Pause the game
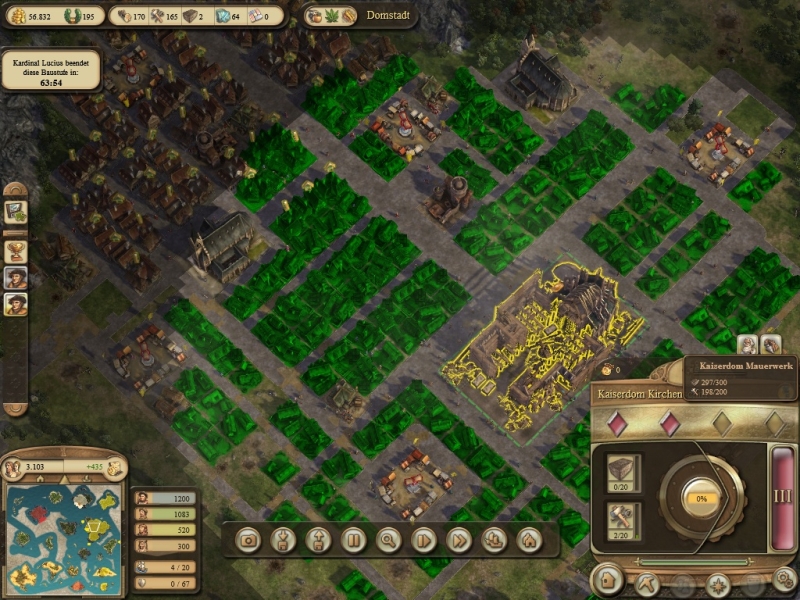The width and height of the screenshot is (800, 600). (352, 540)
